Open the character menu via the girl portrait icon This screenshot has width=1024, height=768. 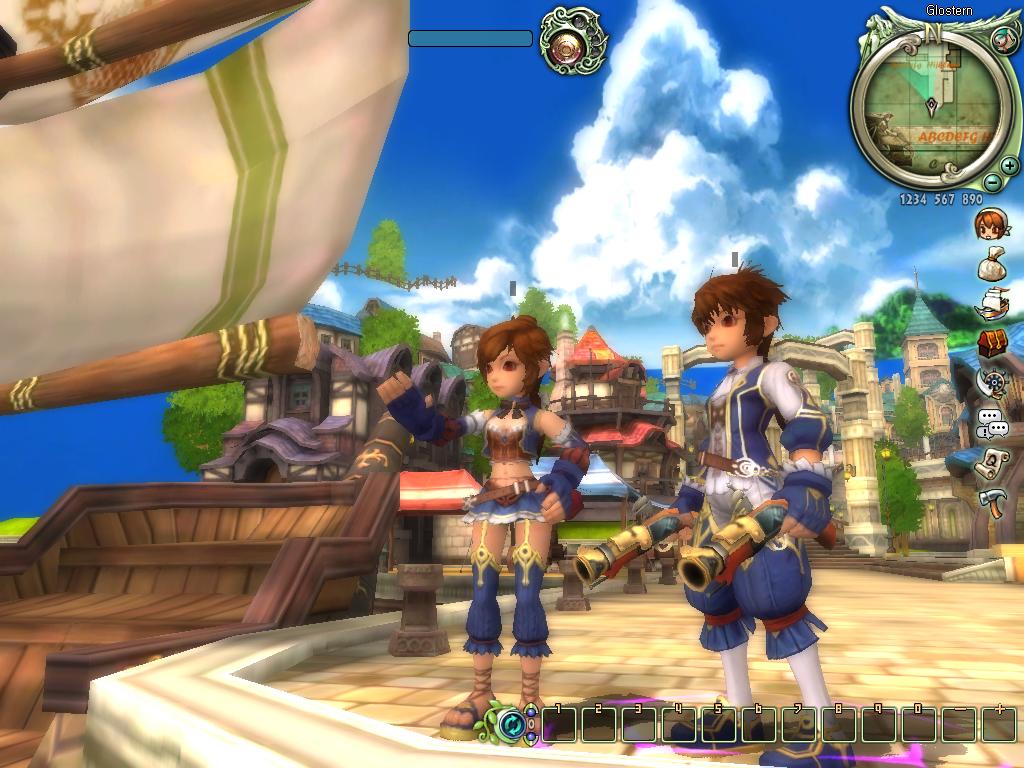(x=992, y=224)
